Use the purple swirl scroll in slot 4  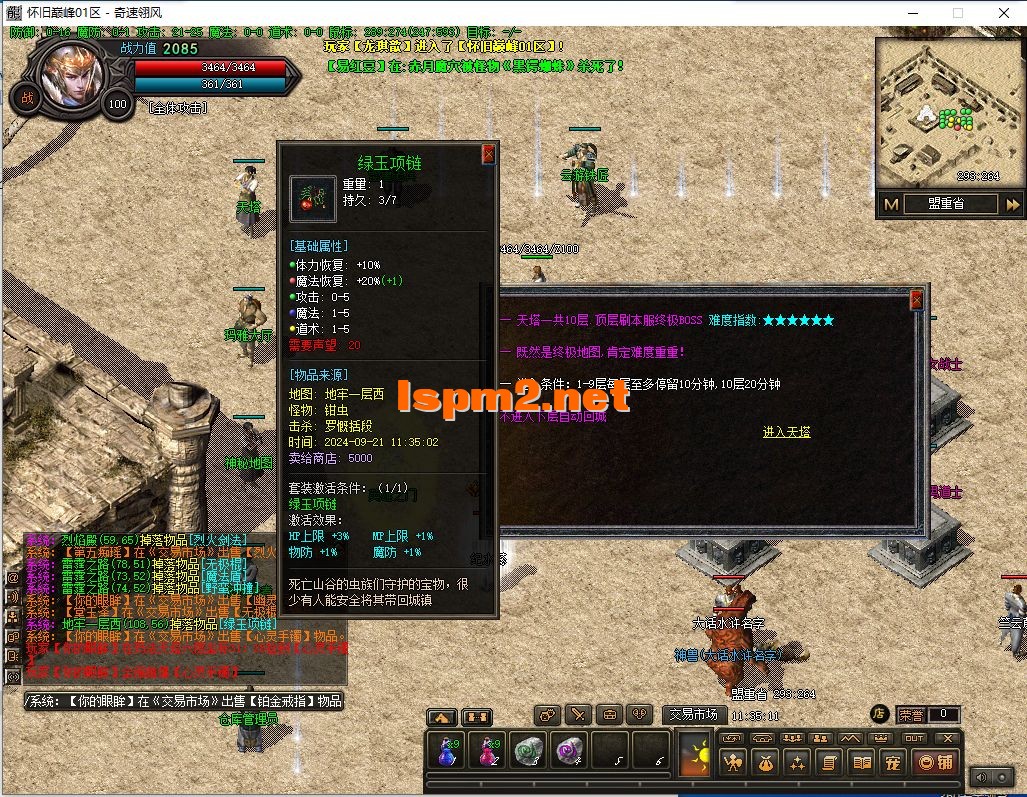tap(569, 750)
